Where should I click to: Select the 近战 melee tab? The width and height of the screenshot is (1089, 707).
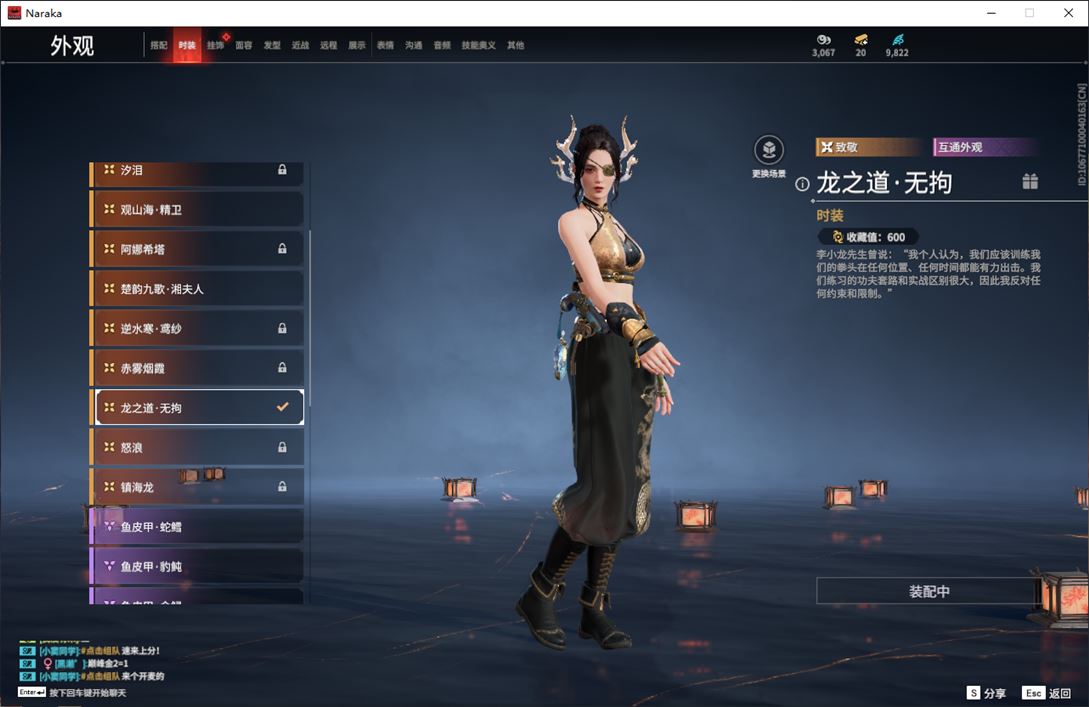[x=300, y=45]
